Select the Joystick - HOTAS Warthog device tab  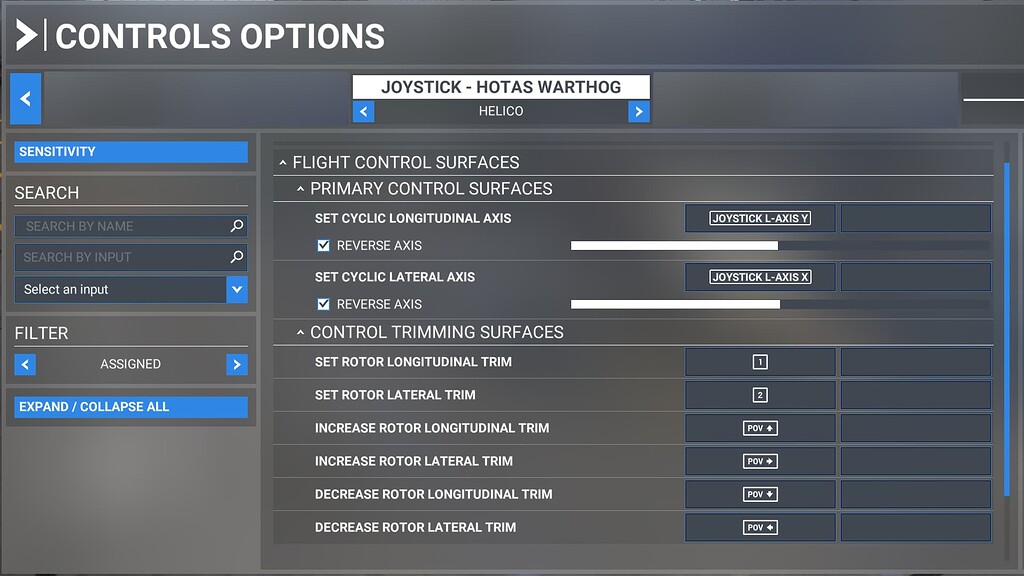[x=501, y=87]
